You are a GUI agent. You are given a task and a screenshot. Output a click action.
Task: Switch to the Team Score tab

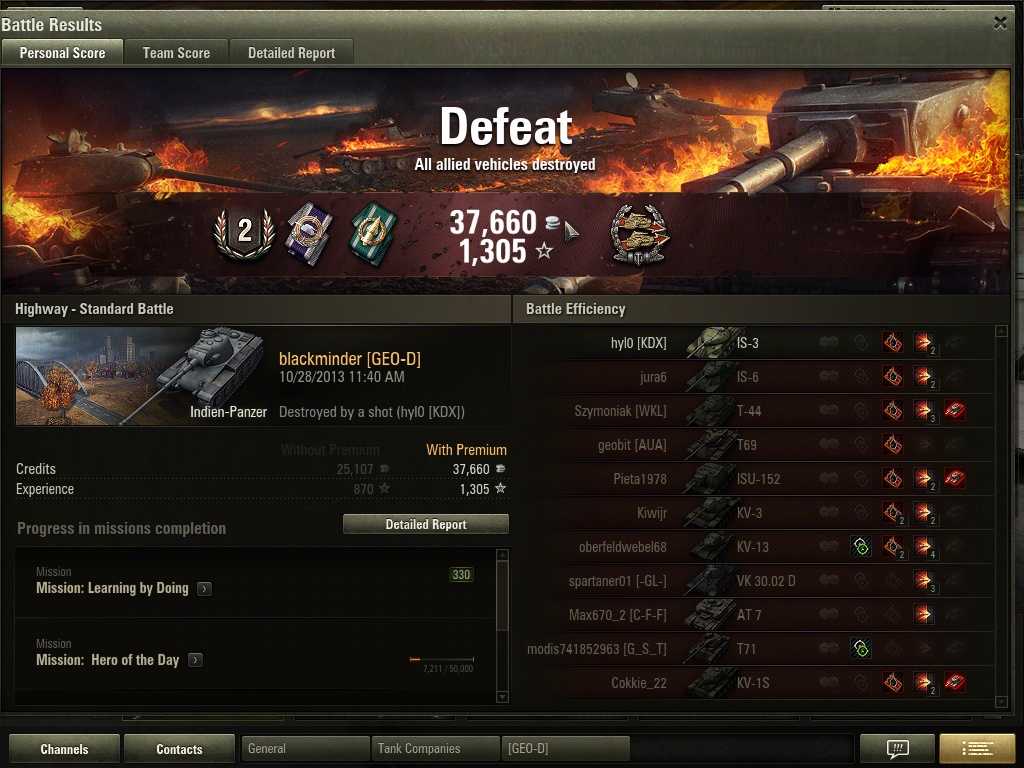tap(176, 53)
